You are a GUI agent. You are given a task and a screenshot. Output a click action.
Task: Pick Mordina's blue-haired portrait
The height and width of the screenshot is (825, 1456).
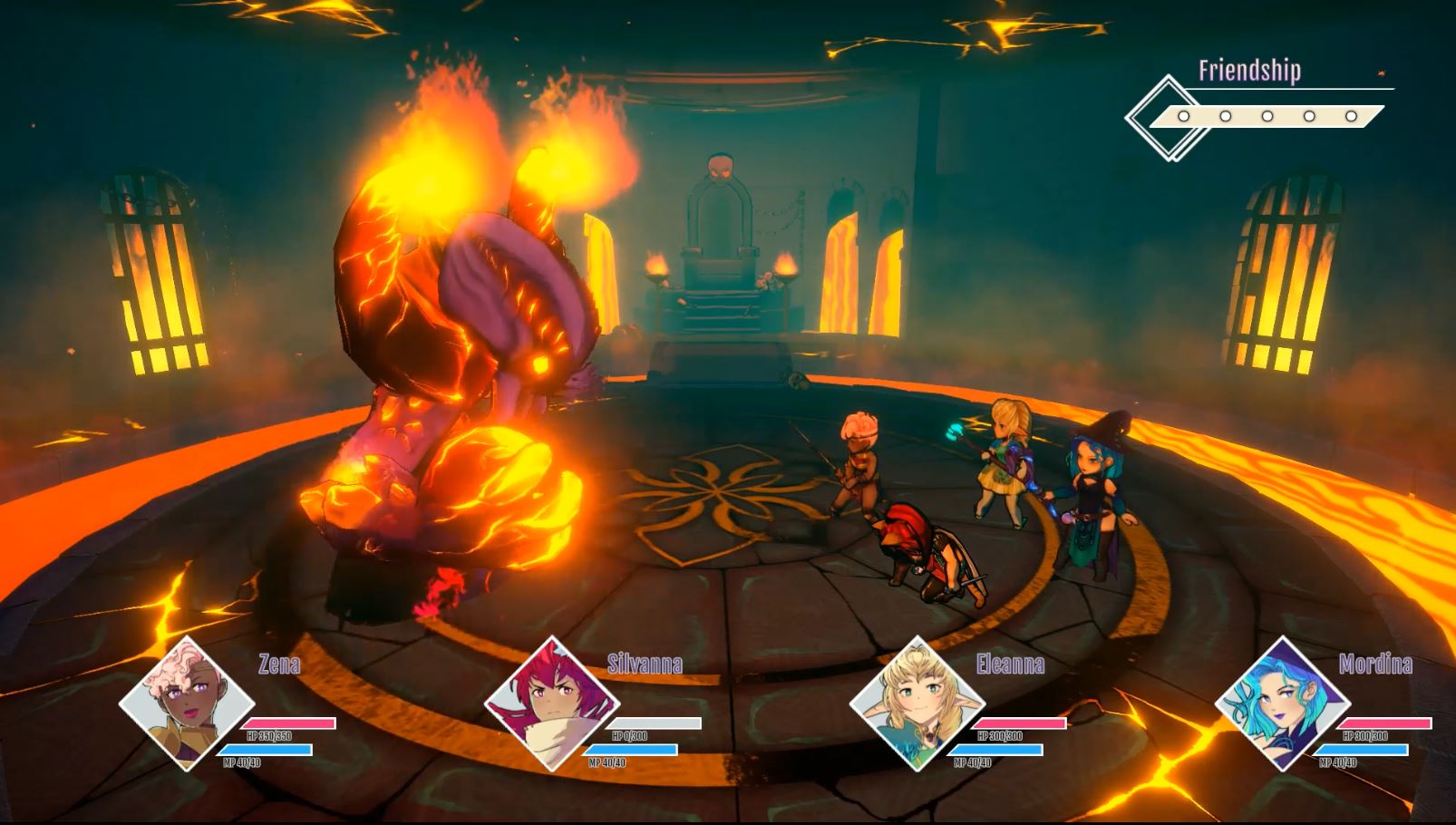pos(1283,704)
